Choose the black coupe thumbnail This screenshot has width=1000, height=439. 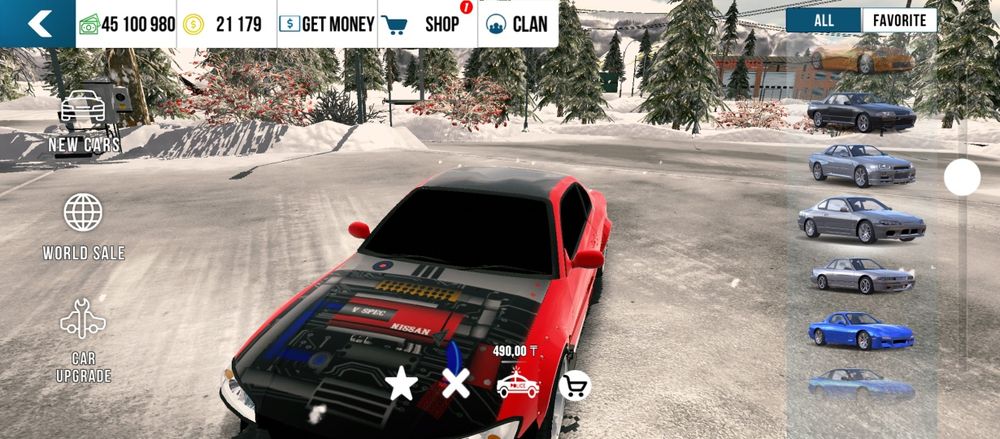pyautogui.click(x=860, y=112)
